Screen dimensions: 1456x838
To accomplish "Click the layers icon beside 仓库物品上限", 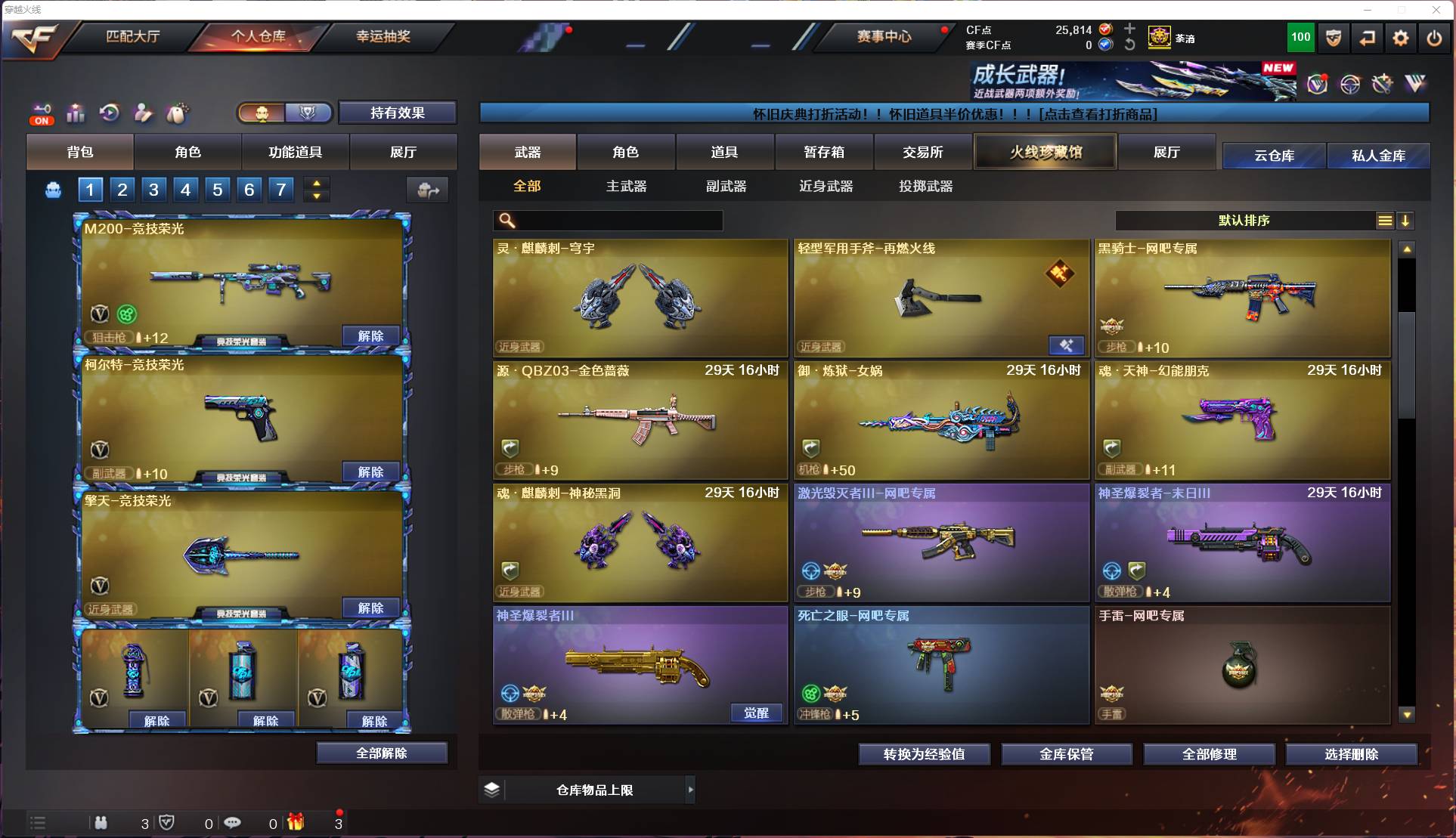I will point(493,790).
